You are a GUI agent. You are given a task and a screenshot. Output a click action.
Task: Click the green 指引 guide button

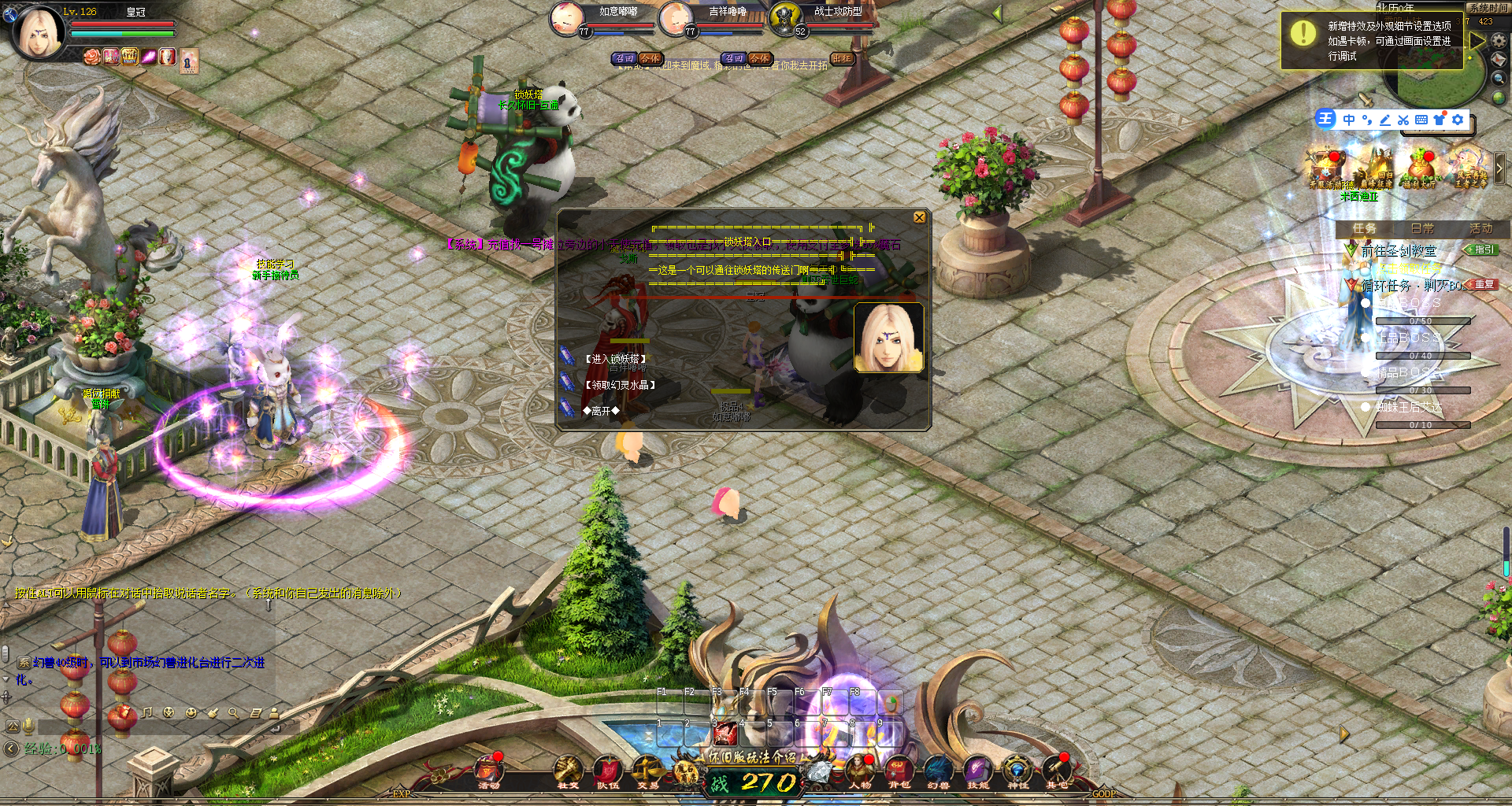[x=1482, y=250]
